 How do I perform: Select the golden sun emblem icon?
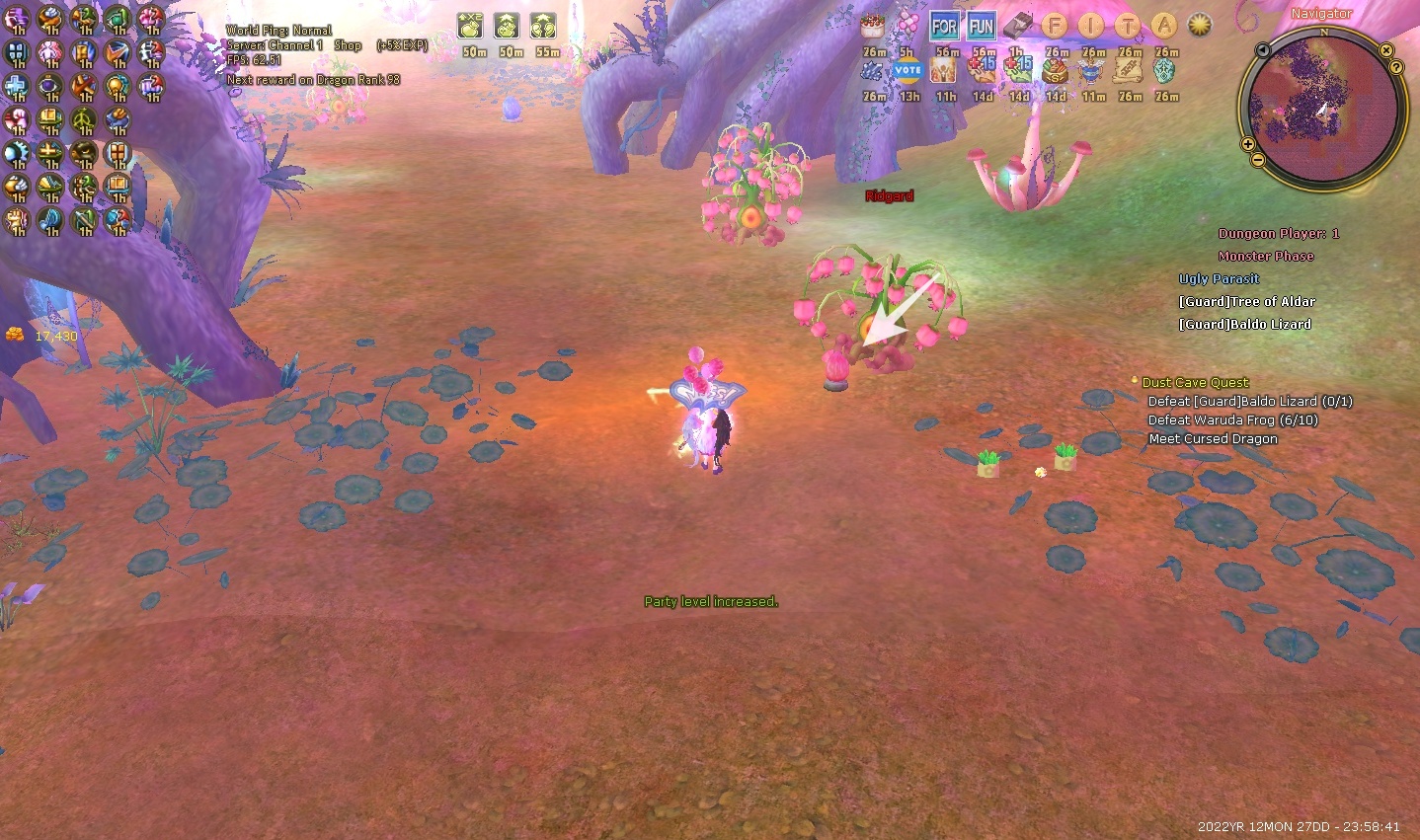click(1200, 25)
